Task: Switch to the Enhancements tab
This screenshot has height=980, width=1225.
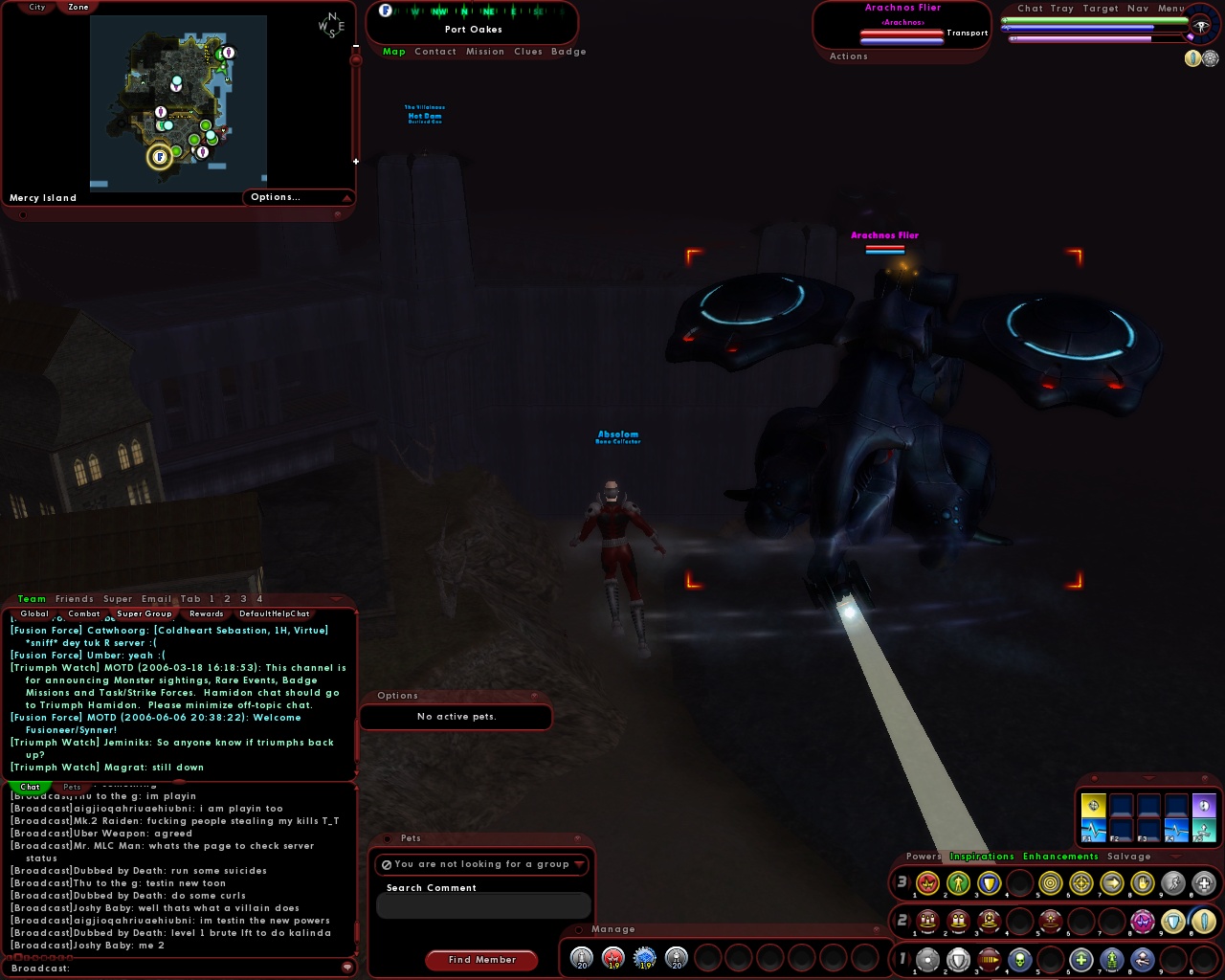Action: [x=1060, y=857]
